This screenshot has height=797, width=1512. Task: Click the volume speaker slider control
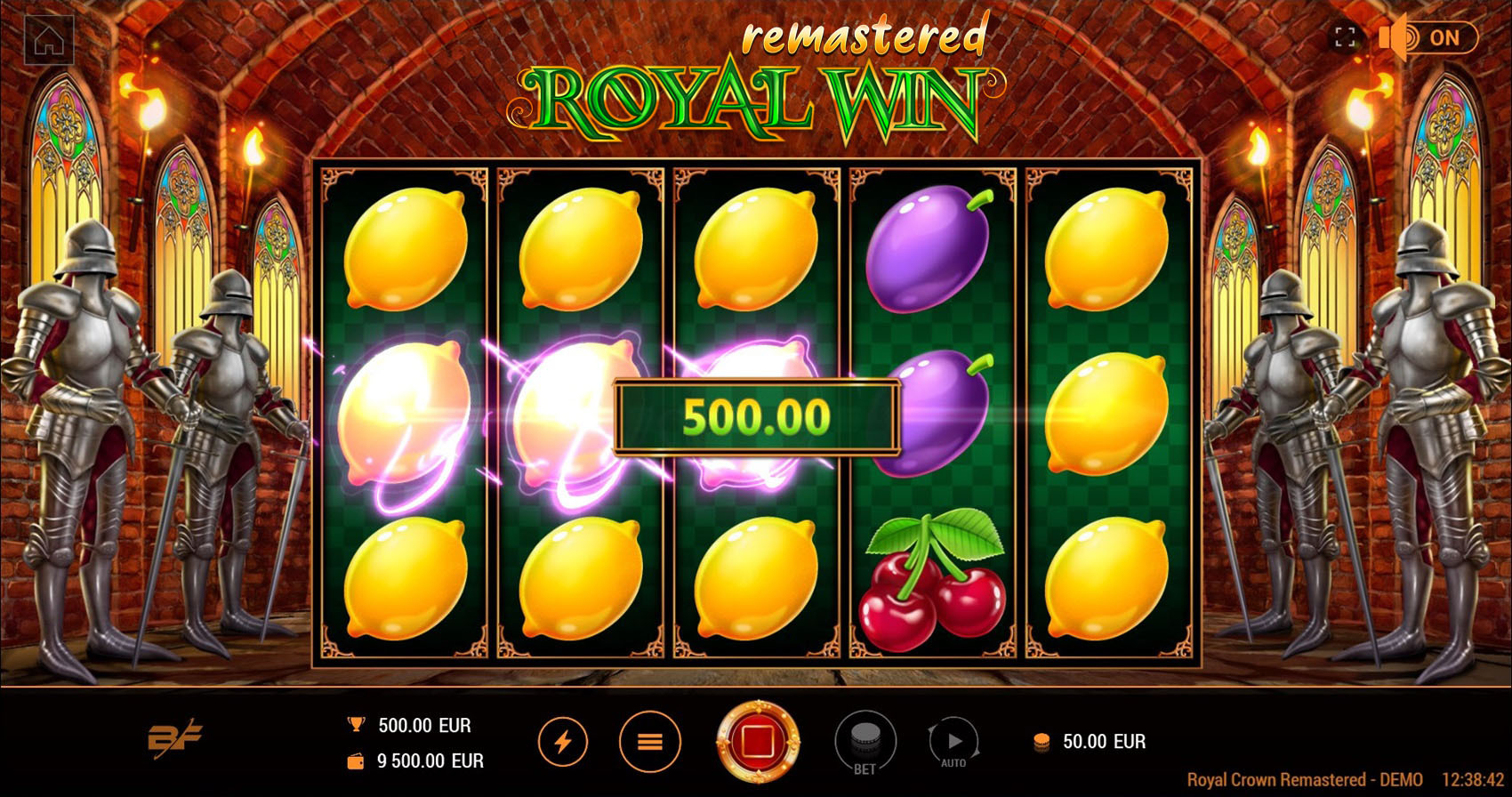(x=1393, y=37)
